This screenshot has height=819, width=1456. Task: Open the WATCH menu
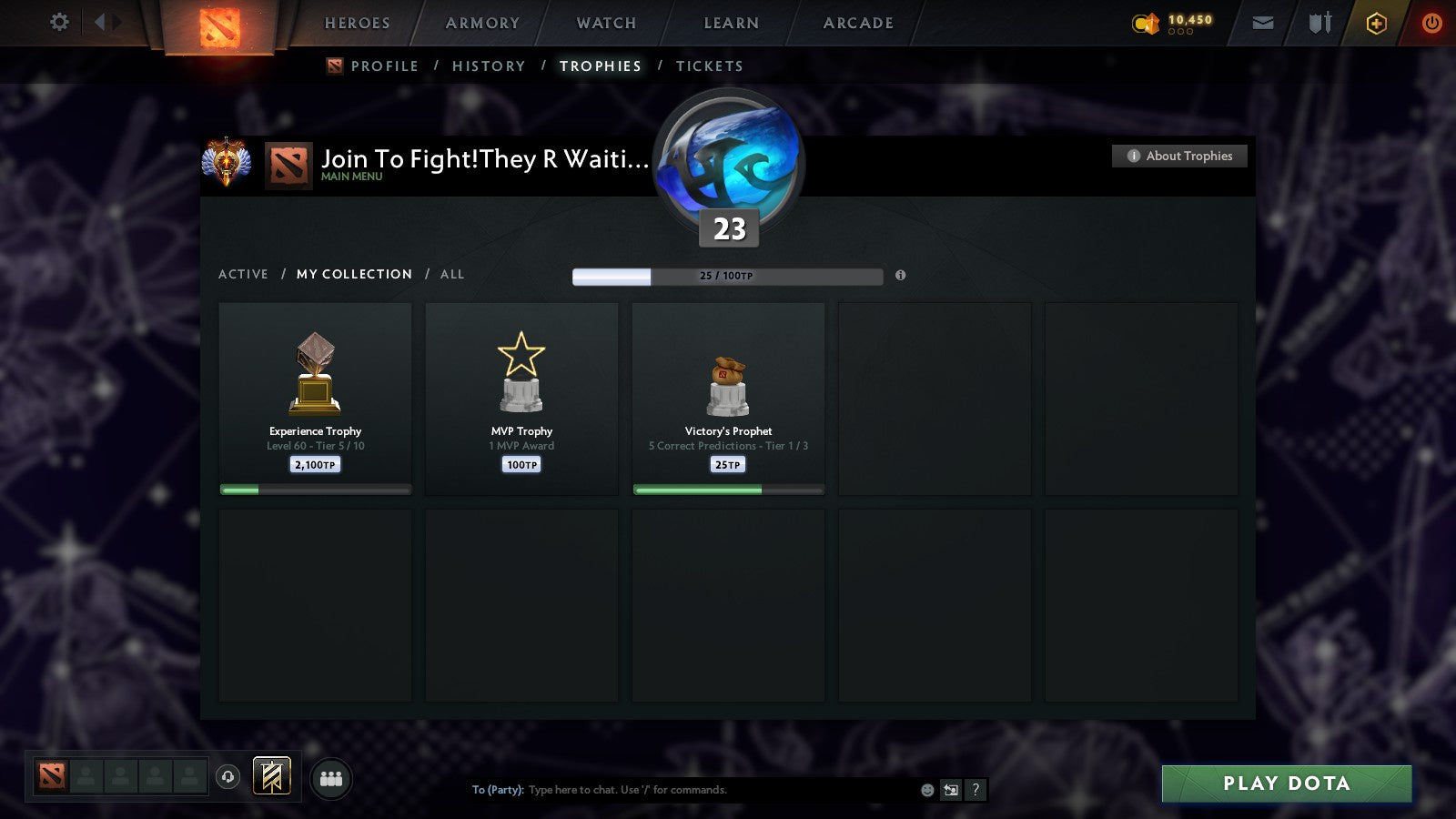(x=604, y=23)
